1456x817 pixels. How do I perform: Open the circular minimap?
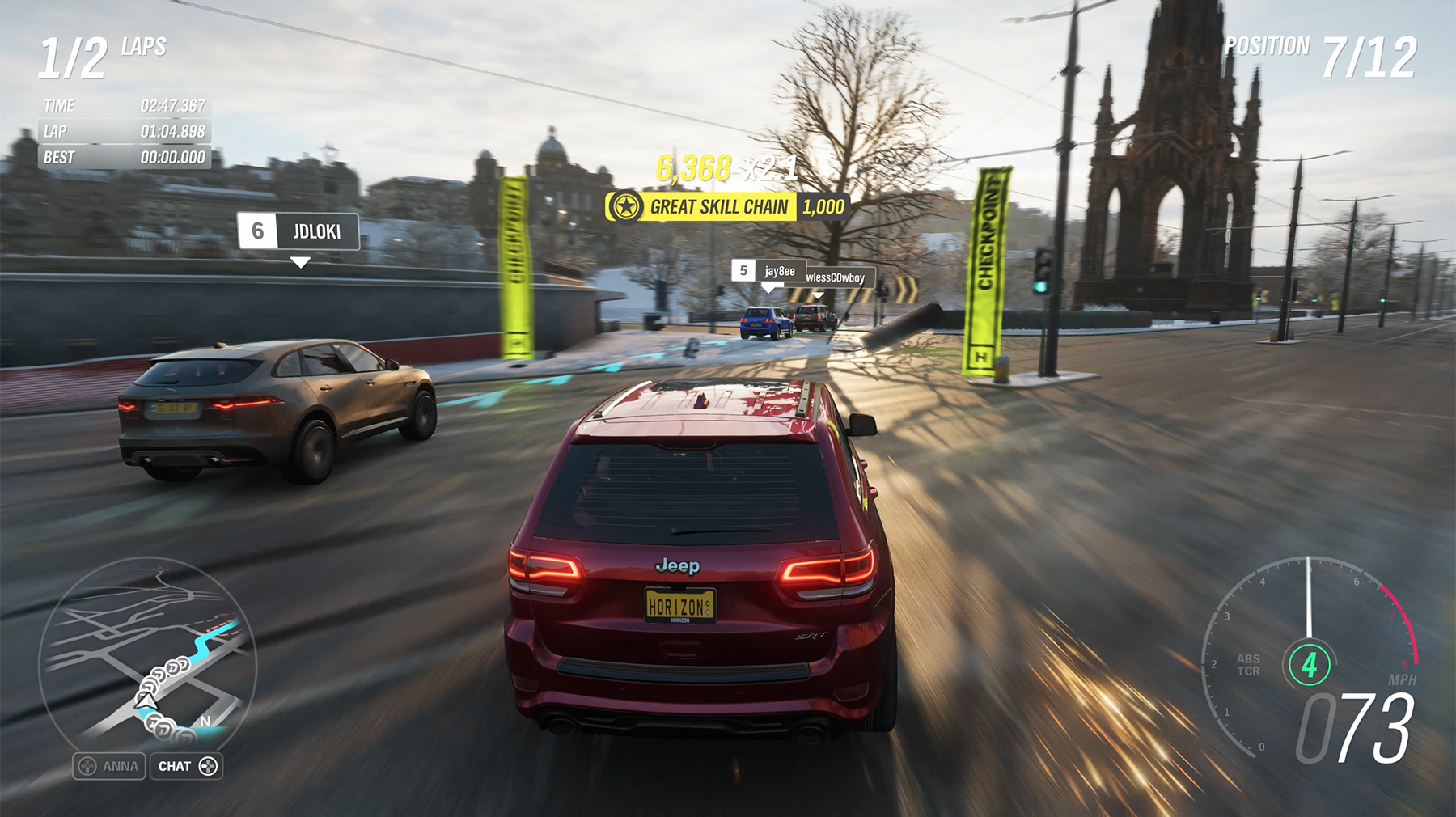tap(147, 655)
